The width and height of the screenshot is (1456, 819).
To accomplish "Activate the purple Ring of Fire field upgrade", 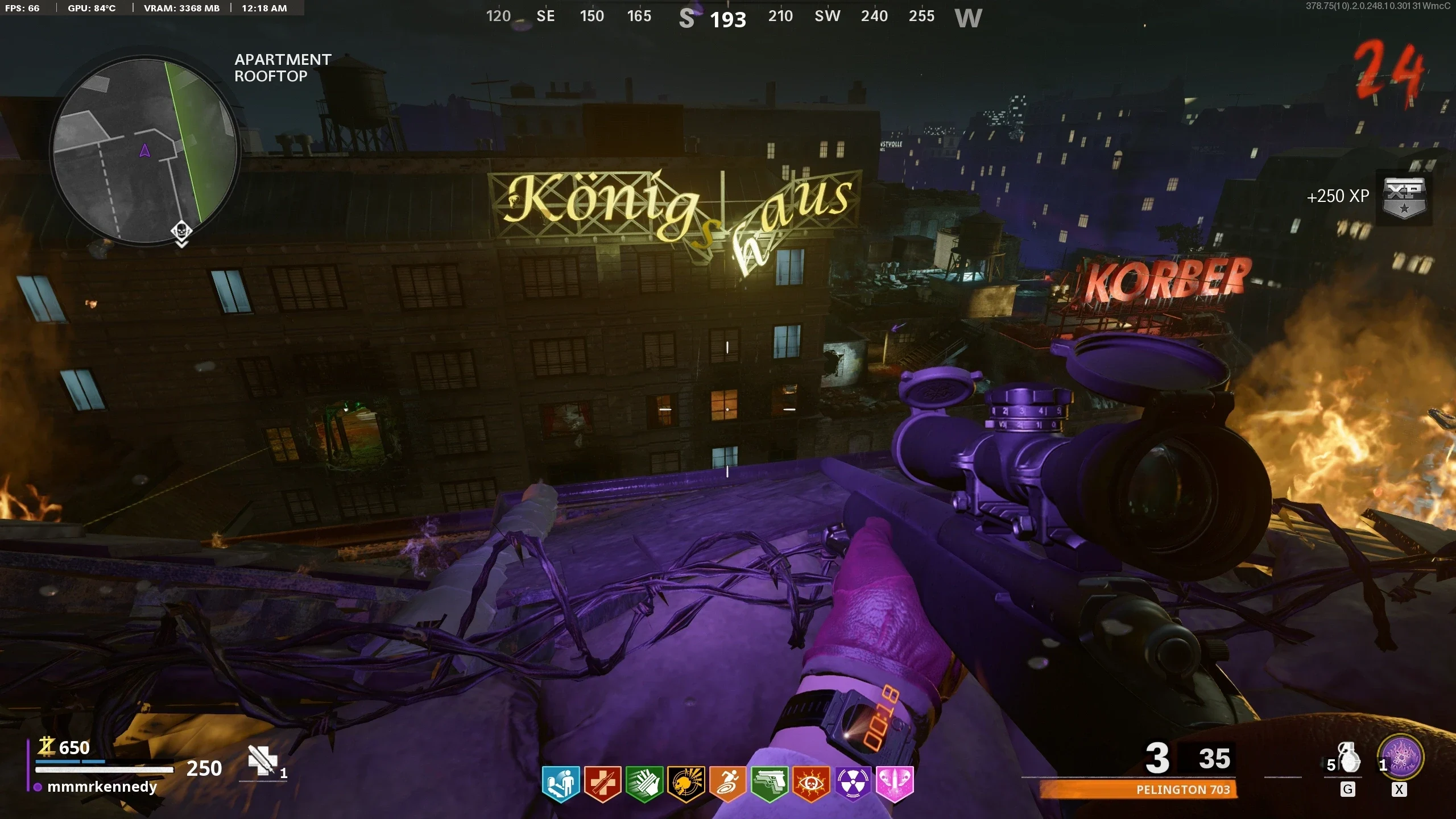I will 1402,758.
